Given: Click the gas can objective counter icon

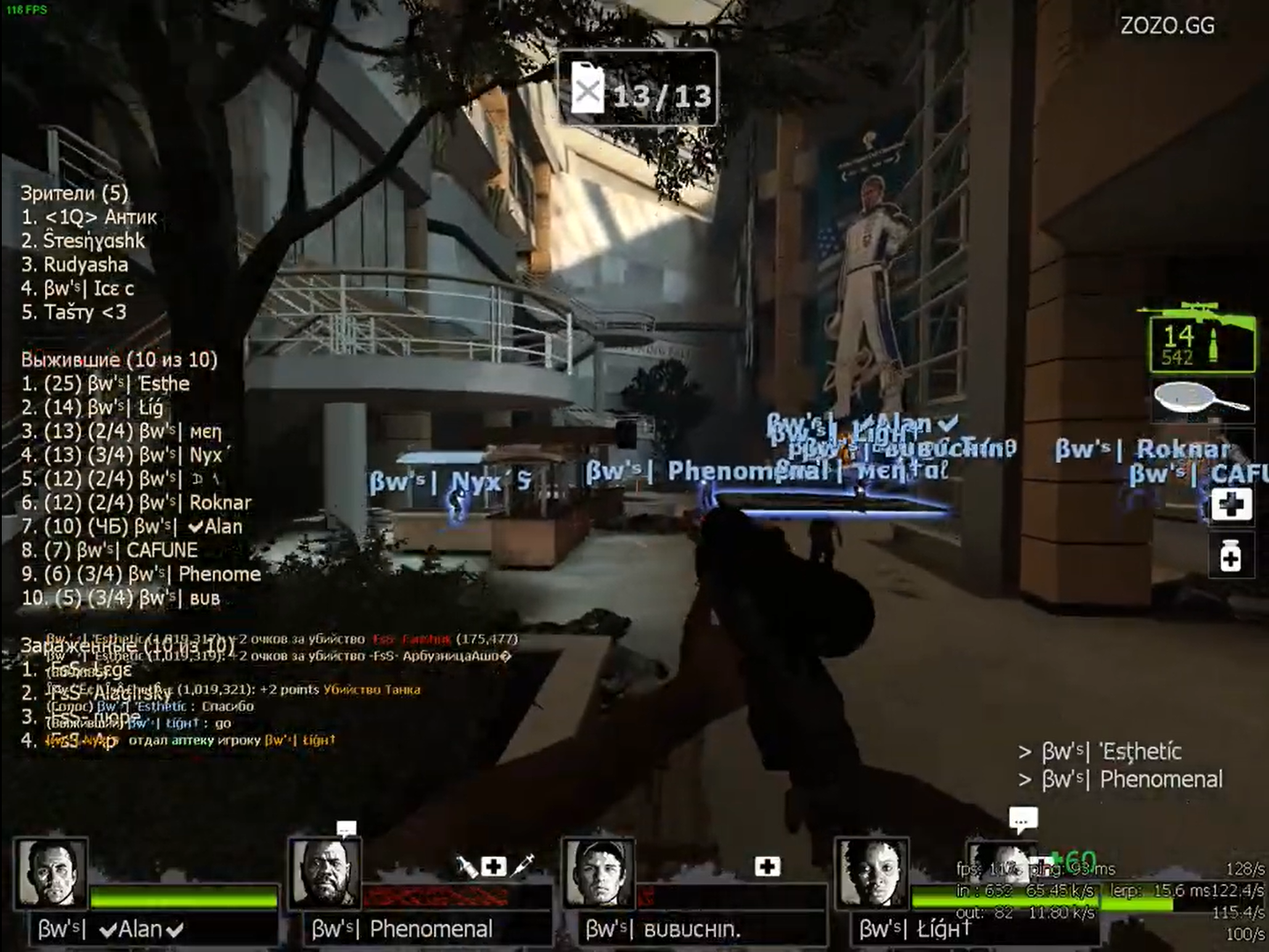Looking at the screenshot, I should point(587,89).
